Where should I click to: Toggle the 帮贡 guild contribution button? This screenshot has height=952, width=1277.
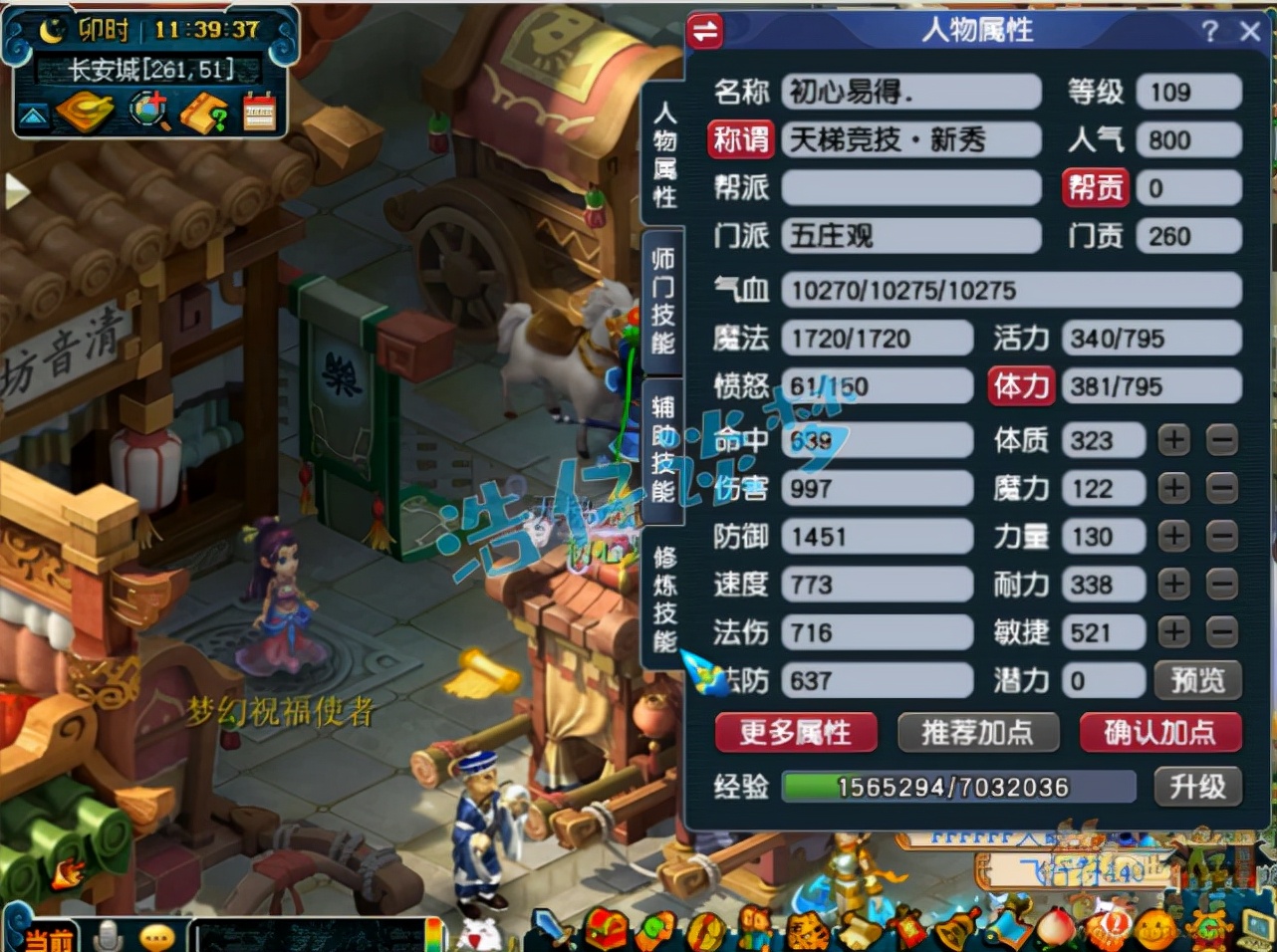click(x=1095, y=187)
